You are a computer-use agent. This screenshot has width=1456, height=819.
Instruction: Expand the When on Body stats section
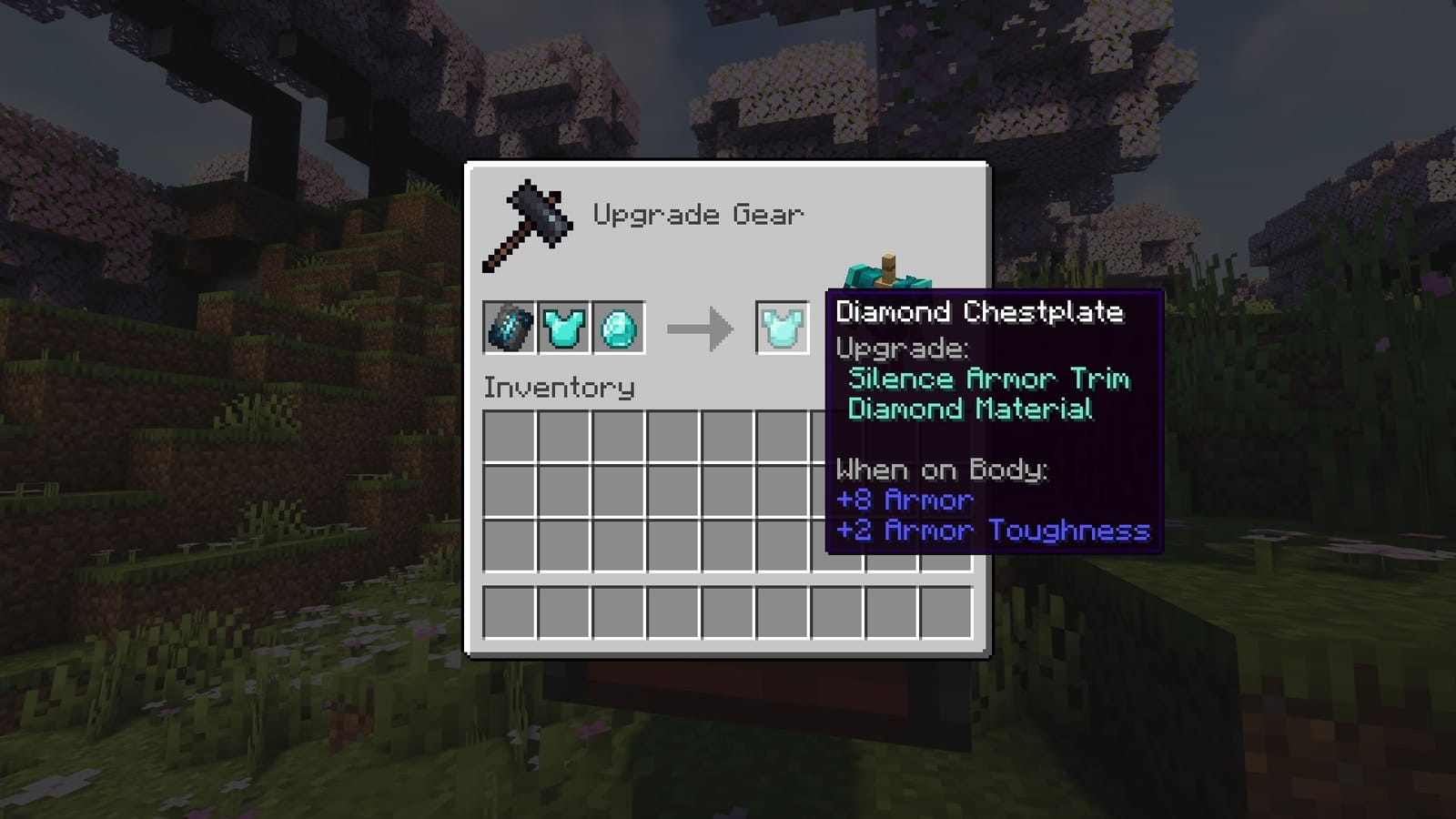click(x=942, y=470)
